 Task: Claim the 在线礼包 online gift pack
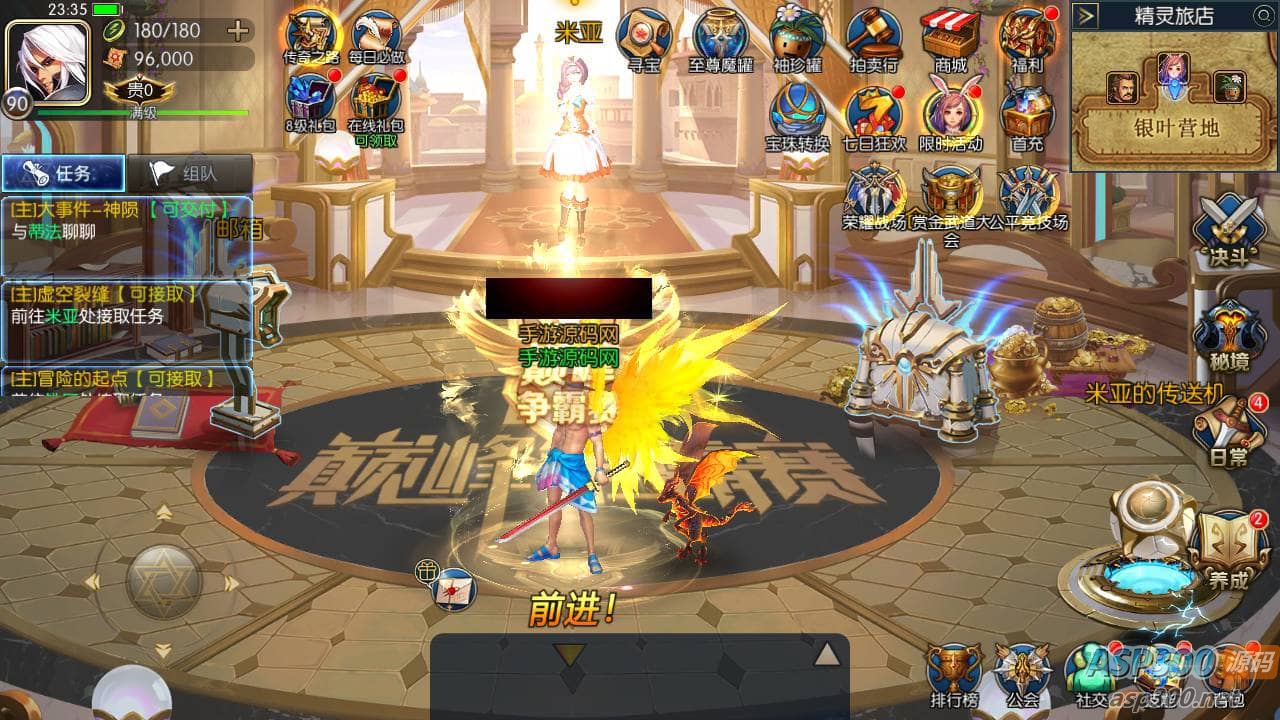[x=375, y=103]
